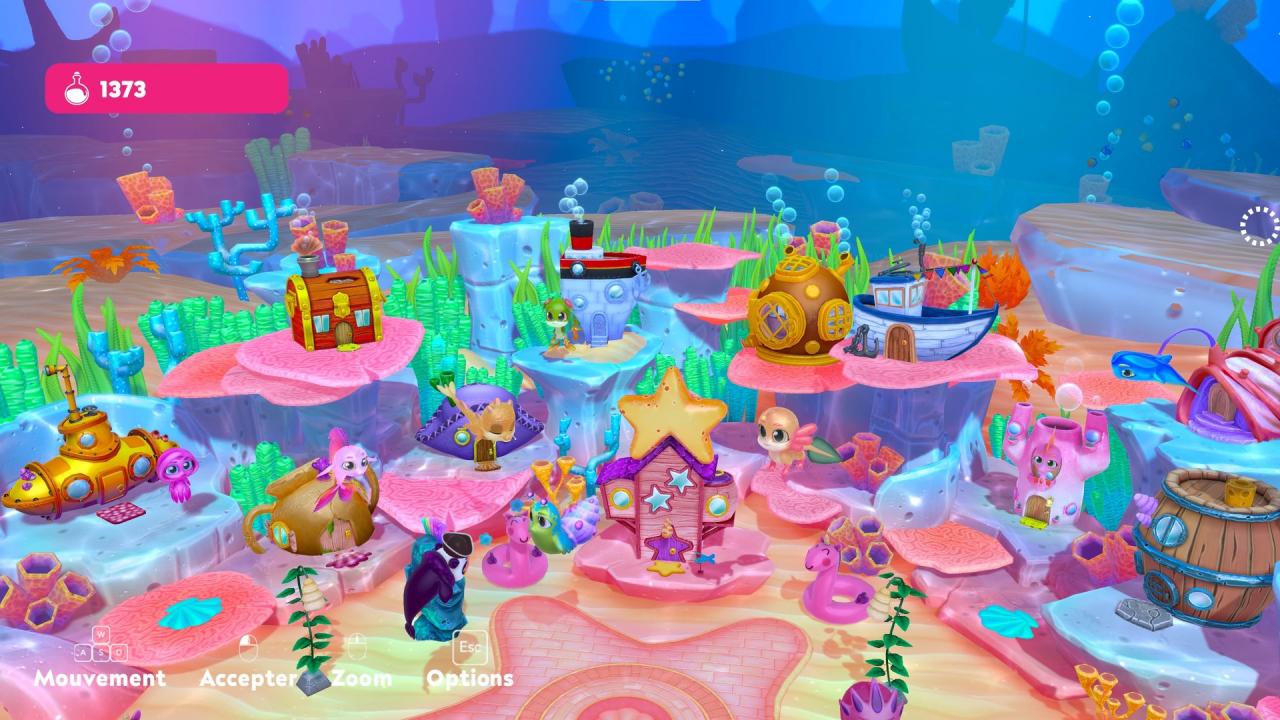Click the dotted circle indicator top right

click(1258, 225)
